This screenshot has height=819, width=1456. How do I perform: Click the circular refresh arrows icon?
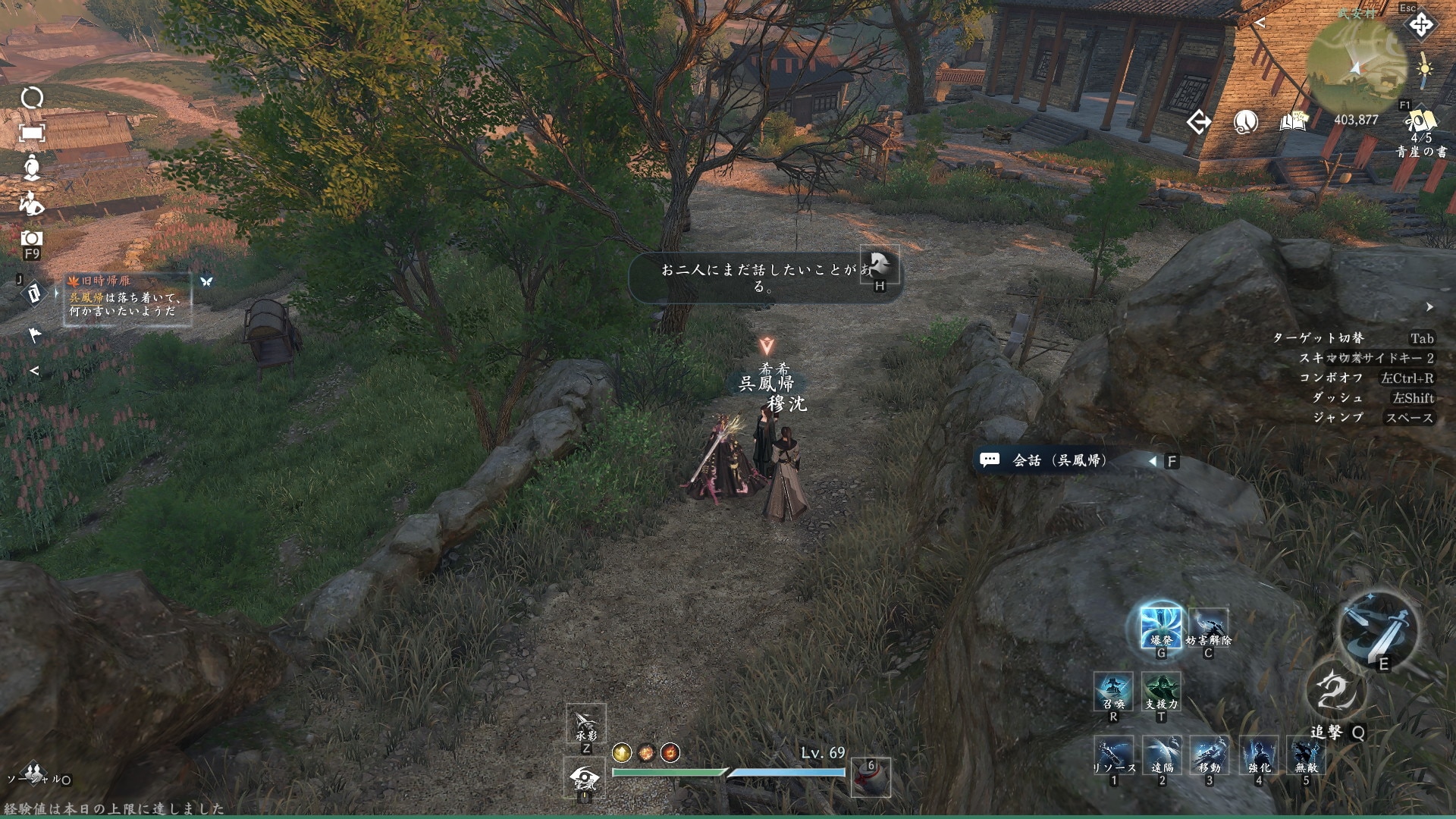32,98
